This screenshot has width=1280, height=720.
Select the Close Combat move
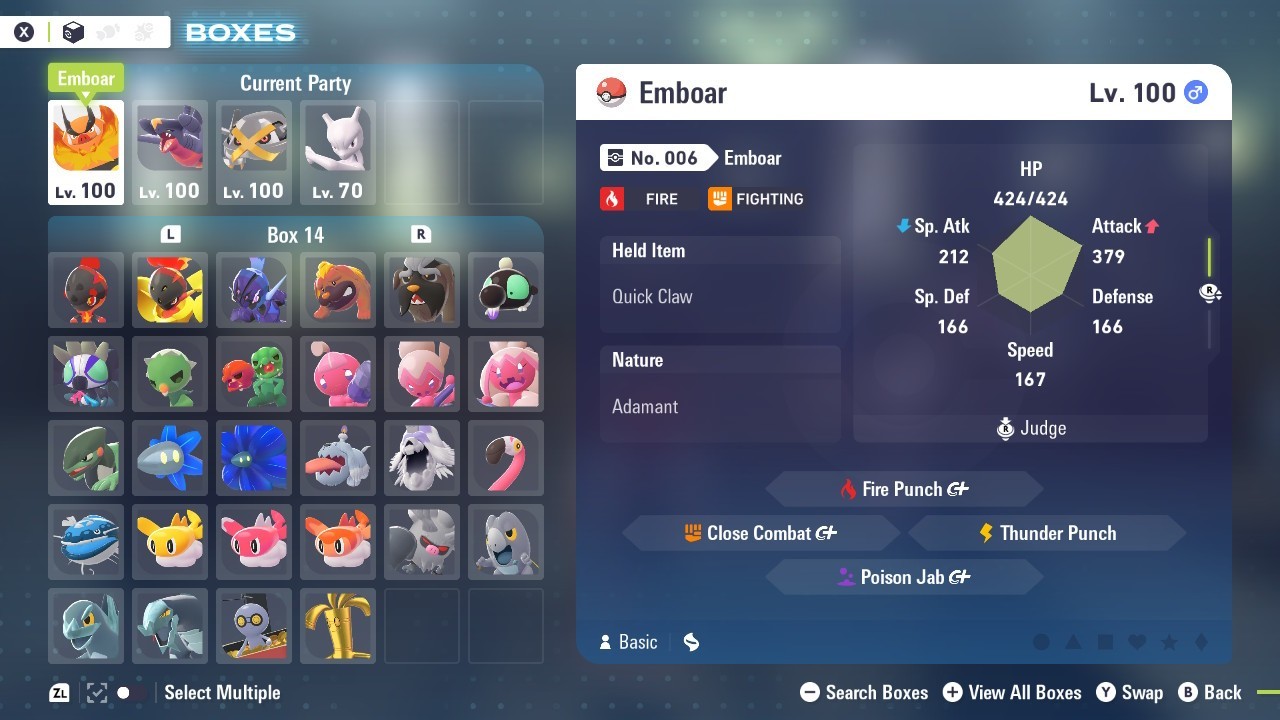coord(760,533)
